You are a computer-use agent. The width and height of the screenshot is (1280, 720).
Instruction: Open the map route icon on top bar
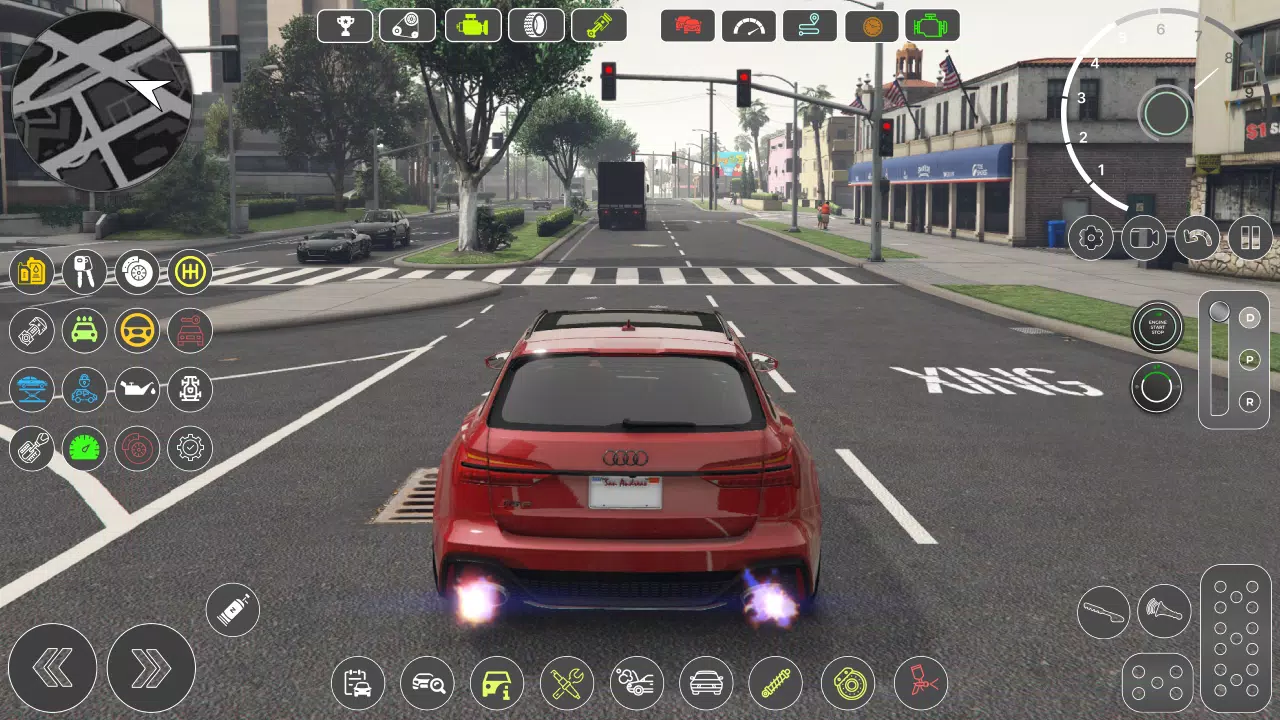[x=810, y=26]
